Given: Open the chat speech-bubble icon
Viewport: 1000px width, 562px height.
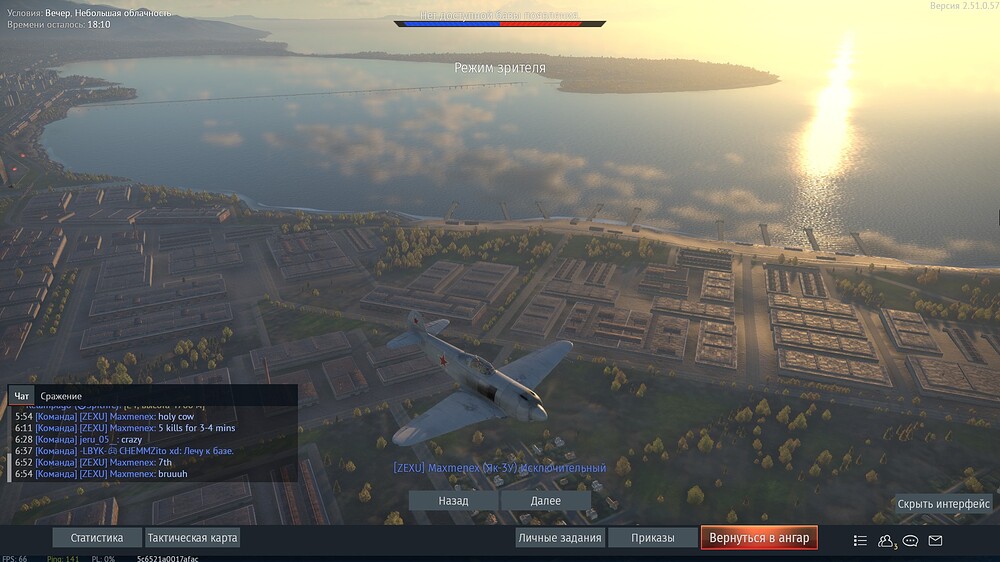Looking at the screenshot, I should click(910, 540).
